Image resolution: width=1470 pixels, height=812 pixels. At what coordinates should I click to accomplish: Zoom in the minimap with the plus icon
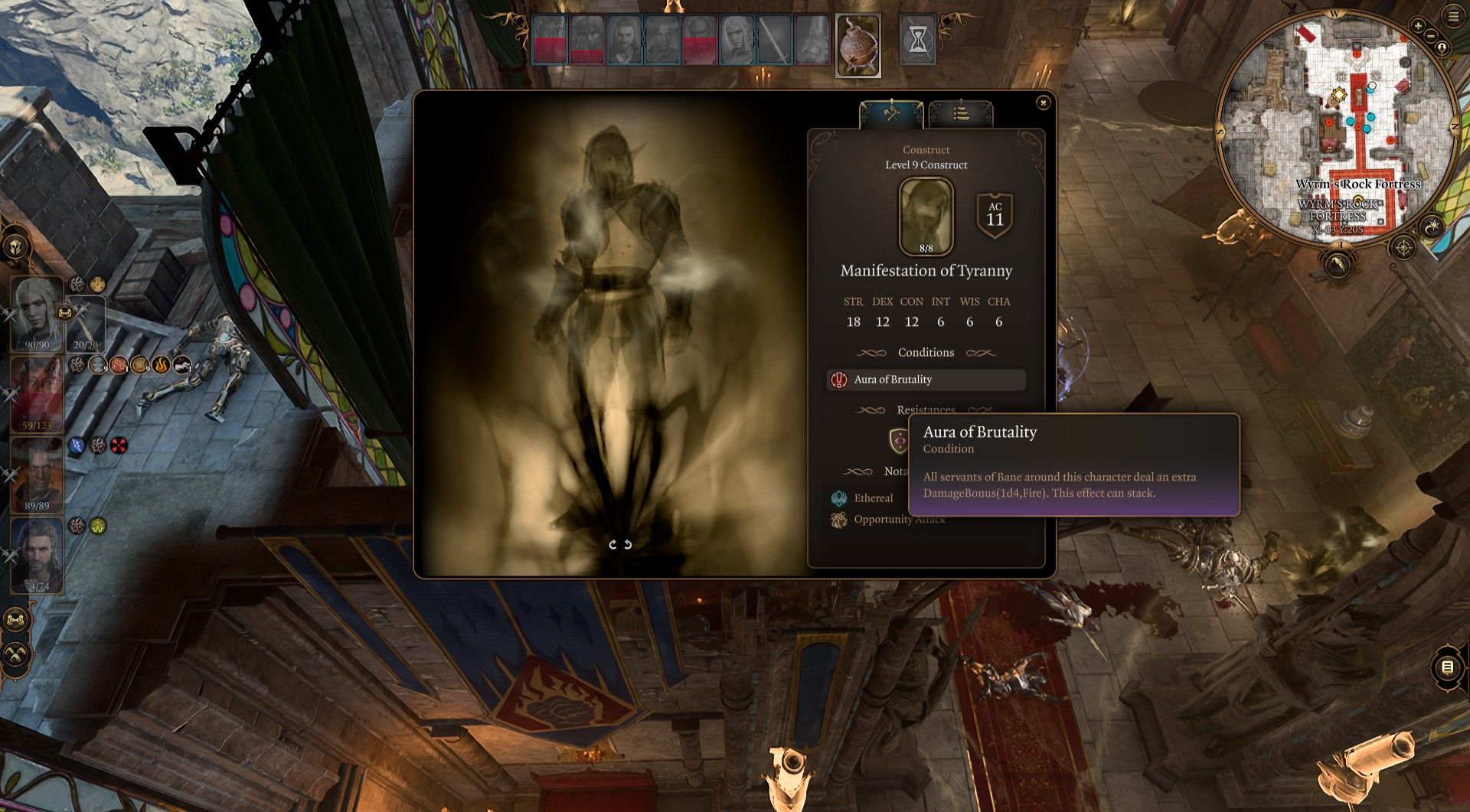click(x=1418, y=26)
